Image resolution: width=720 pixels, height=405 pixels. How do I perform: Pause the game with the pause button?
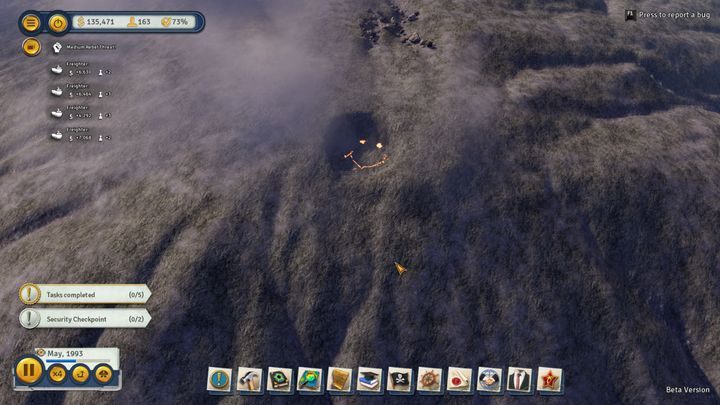[29, 371]
